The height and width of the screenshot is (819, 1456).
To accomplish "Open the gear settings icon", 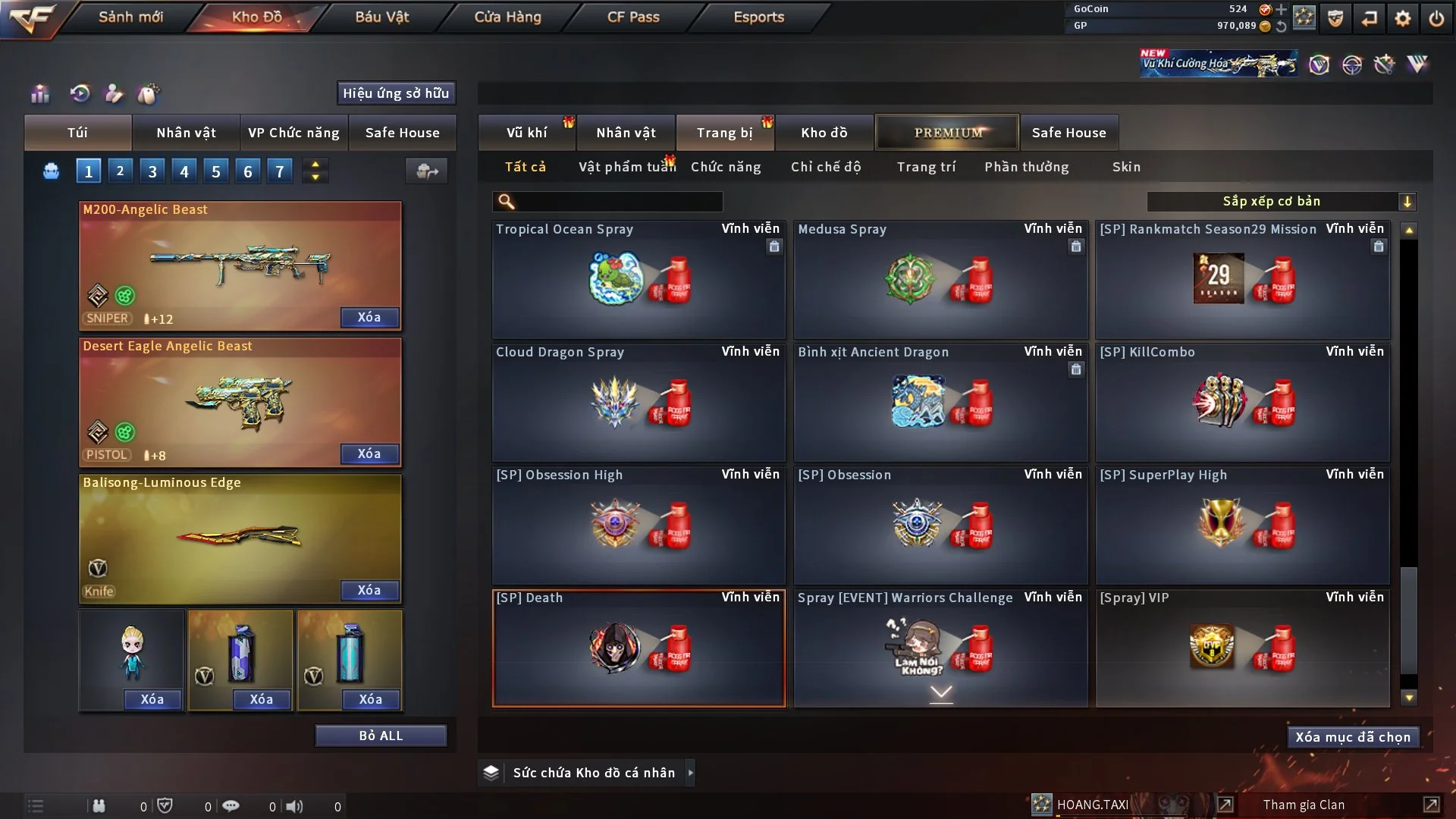I will coord(1403,18).
